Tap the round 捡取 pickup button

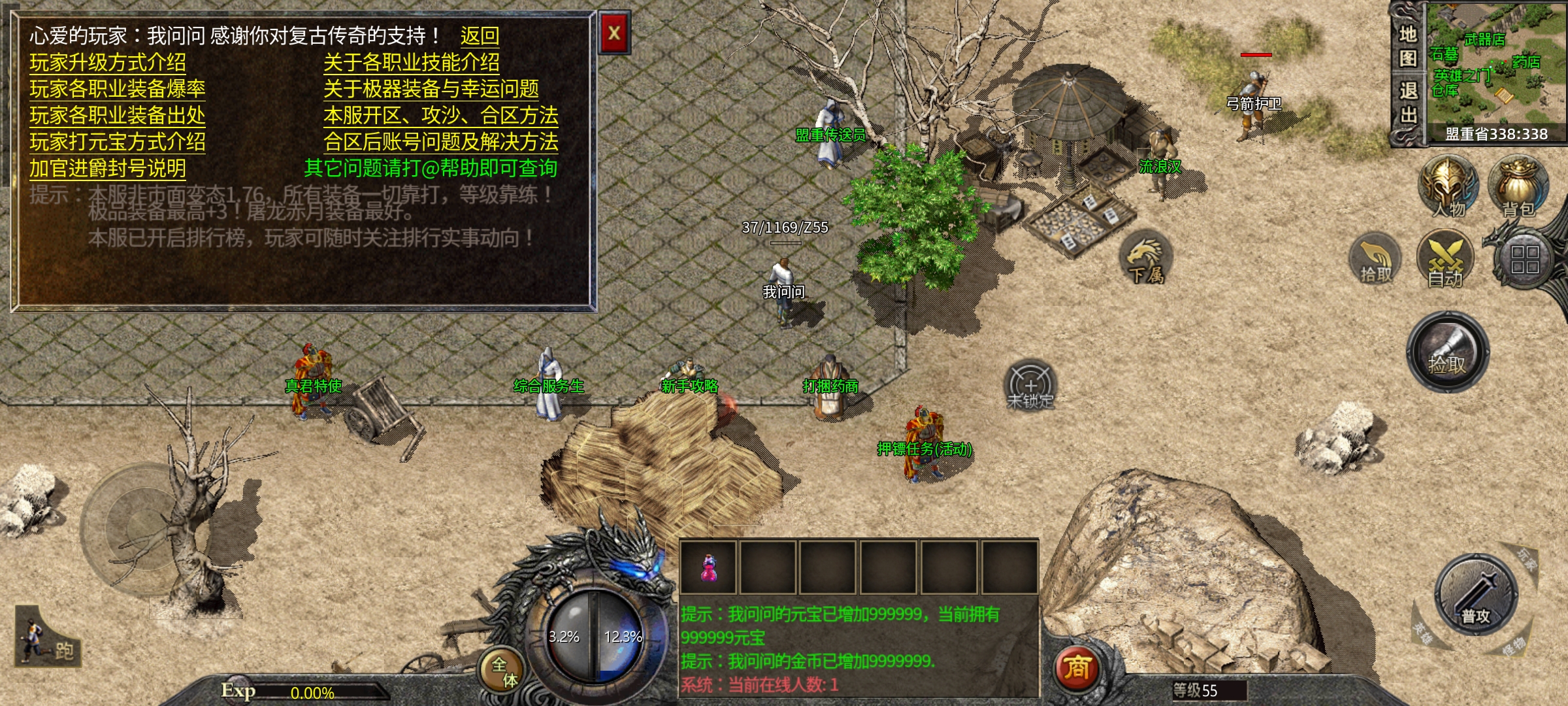pyautogui.click(x=1448, y=353)
